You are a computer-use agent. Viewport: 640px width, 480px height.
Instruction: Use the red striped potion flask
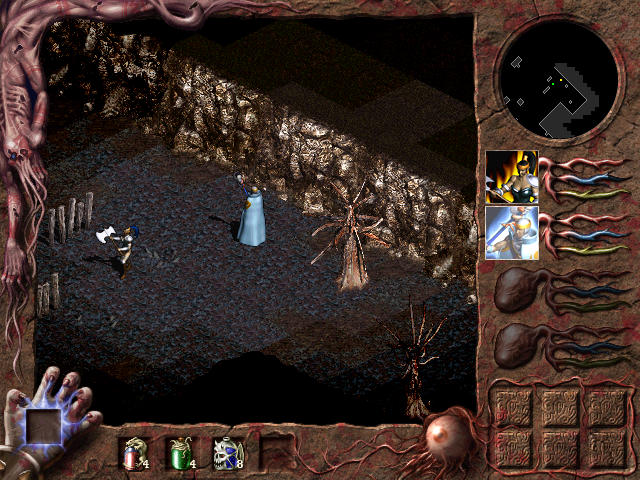132,453
